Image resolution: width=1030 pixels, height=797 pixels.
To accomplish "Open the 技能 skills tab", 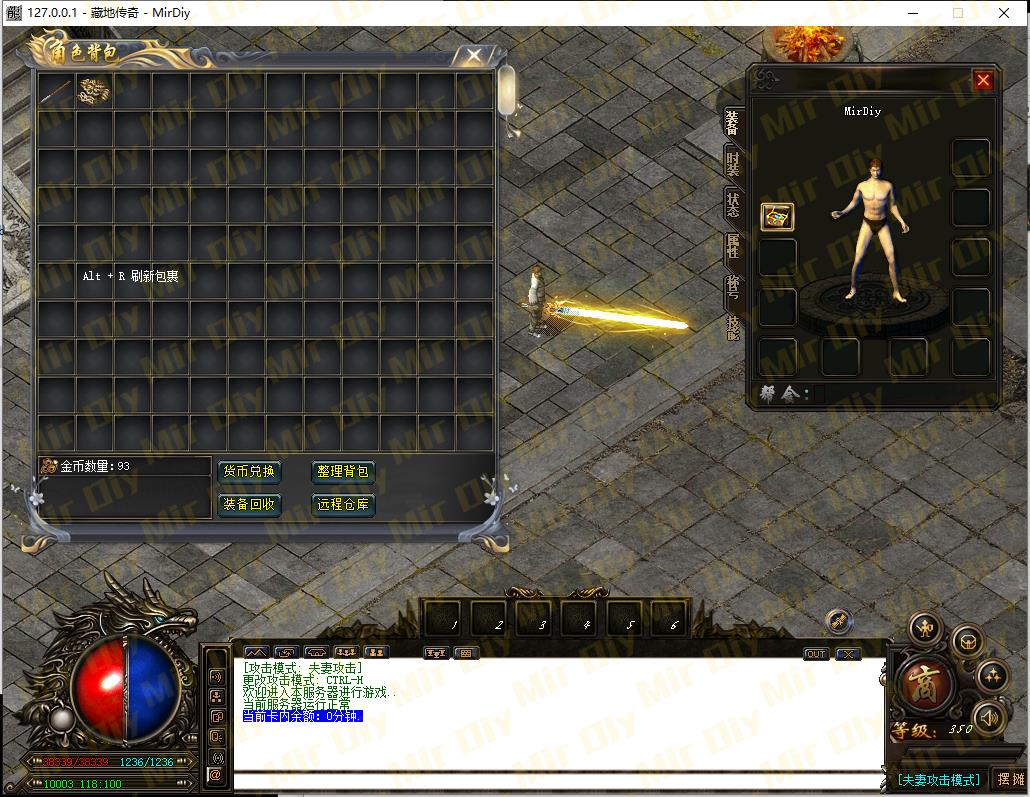I will tap(733, 328).
